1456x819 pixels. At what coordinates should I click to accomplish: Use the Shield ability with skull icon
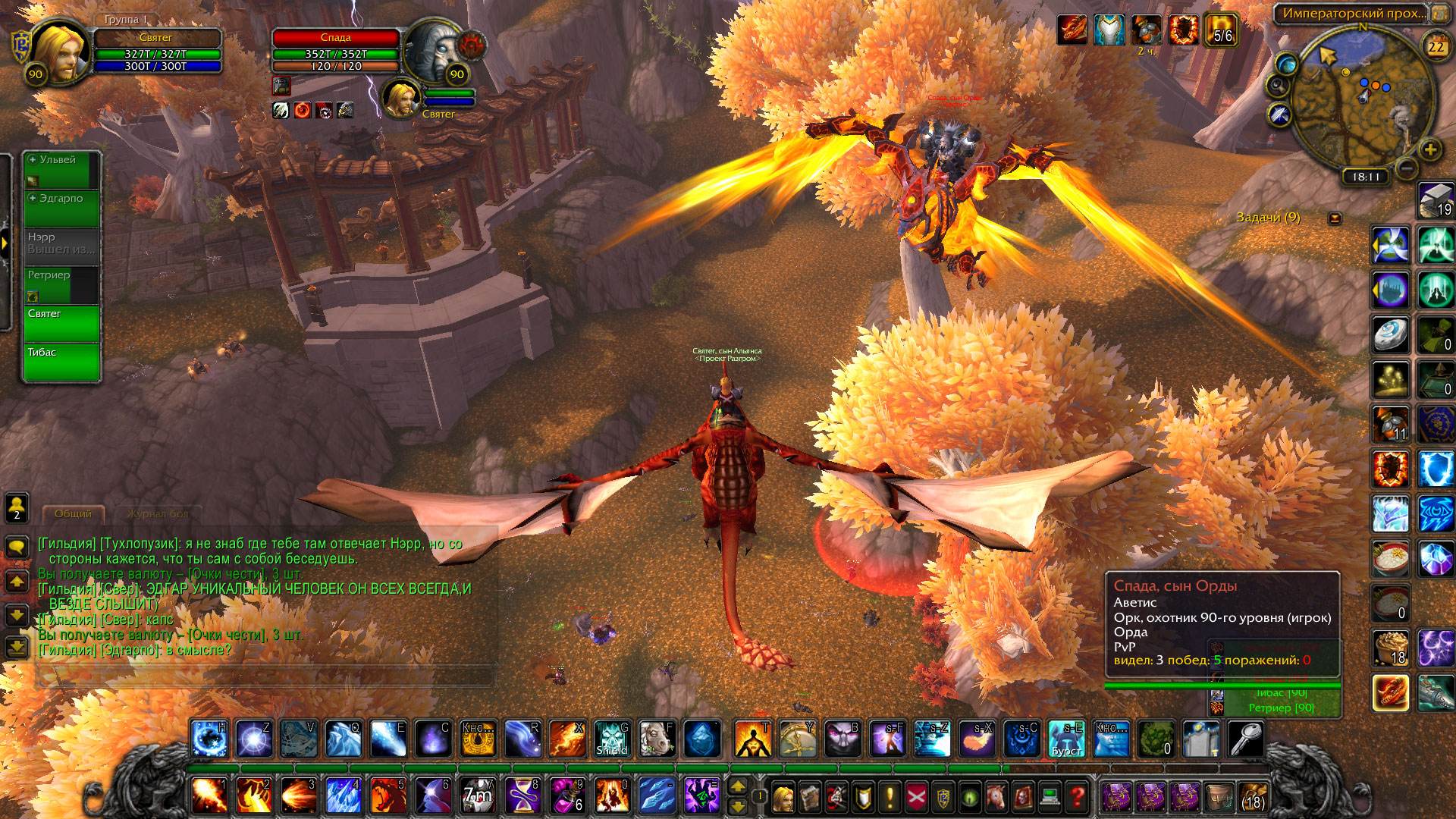click(x=611, y=739)
